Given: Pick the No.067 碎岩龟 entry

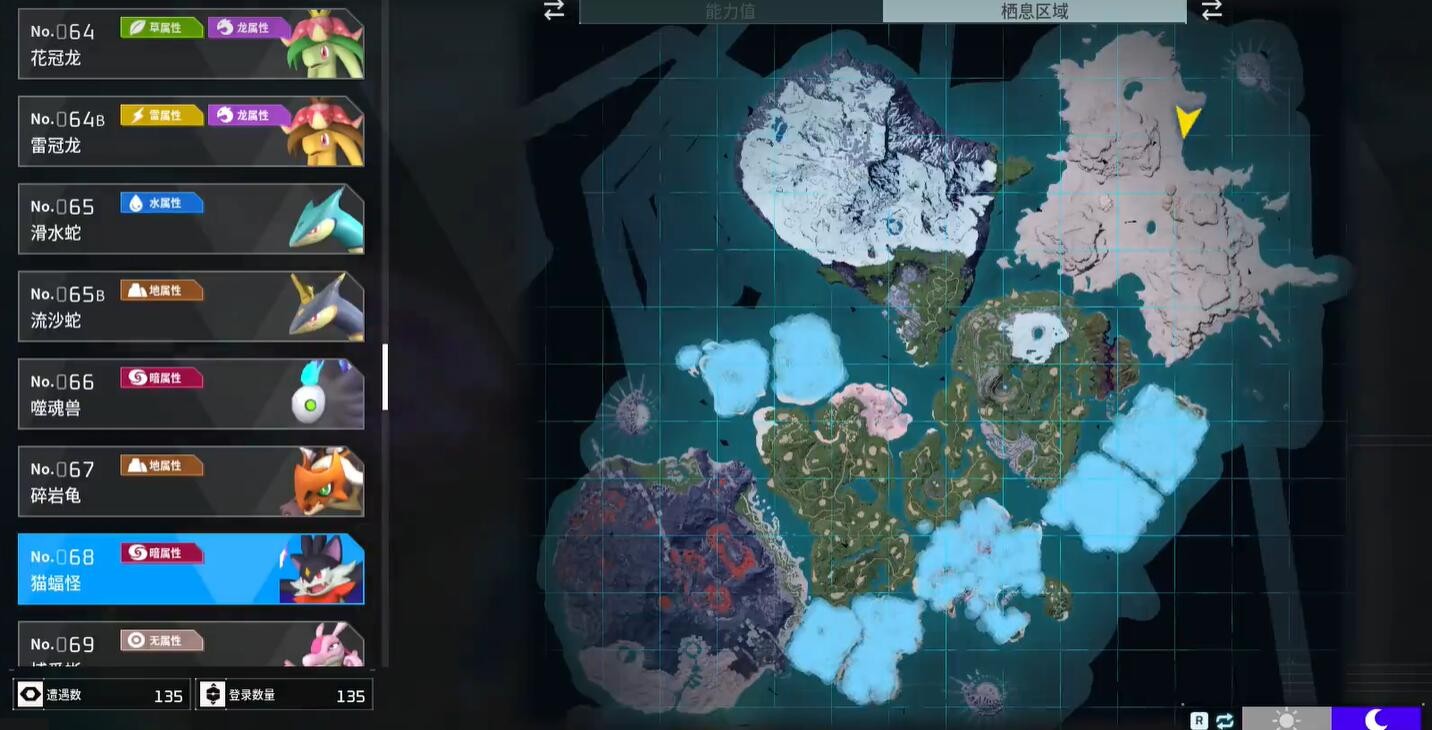Looking at the screenshot, I should point(190,481).
